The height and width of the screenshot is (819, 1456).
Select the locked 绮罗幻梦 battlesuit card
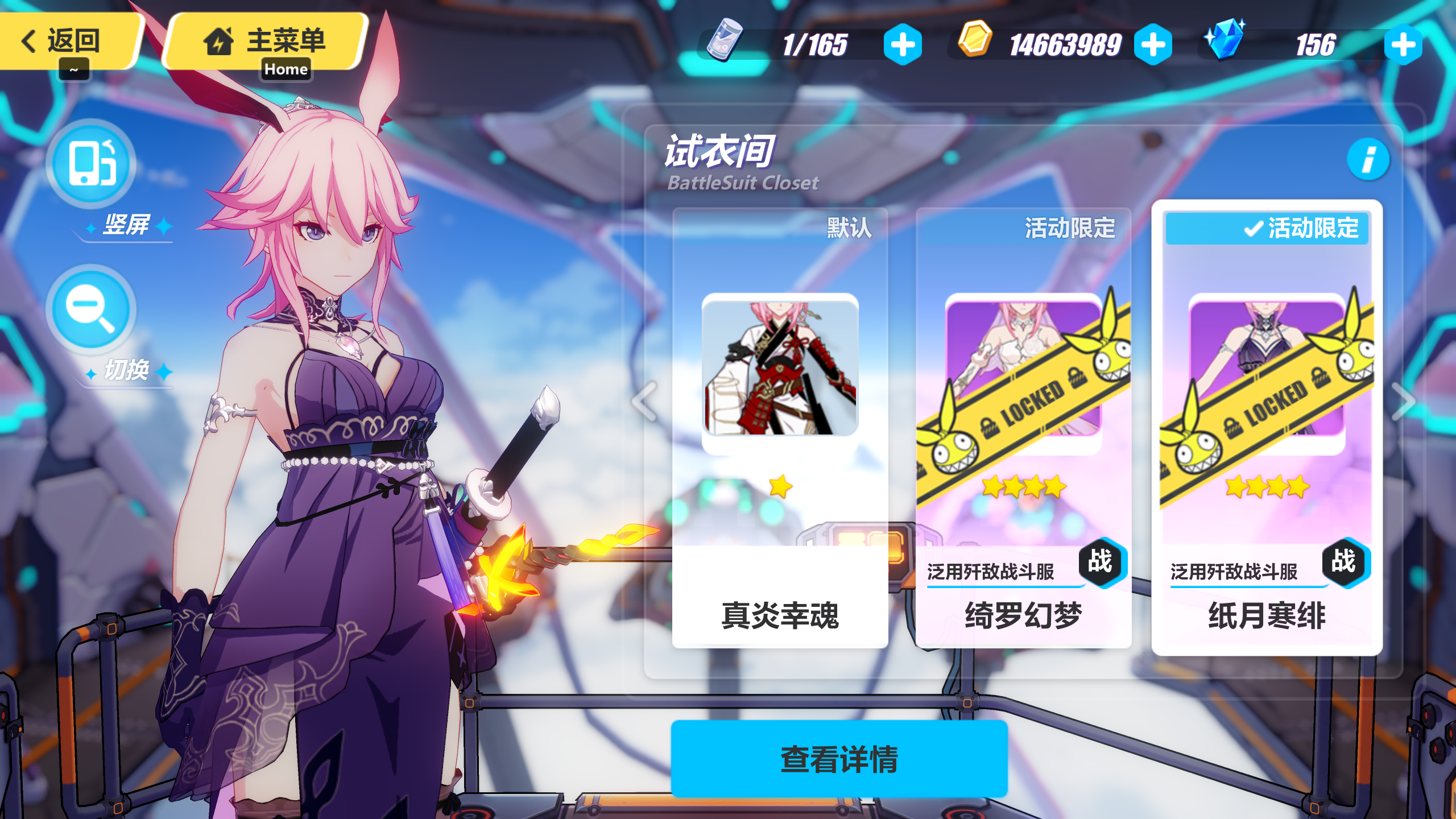1022,427
